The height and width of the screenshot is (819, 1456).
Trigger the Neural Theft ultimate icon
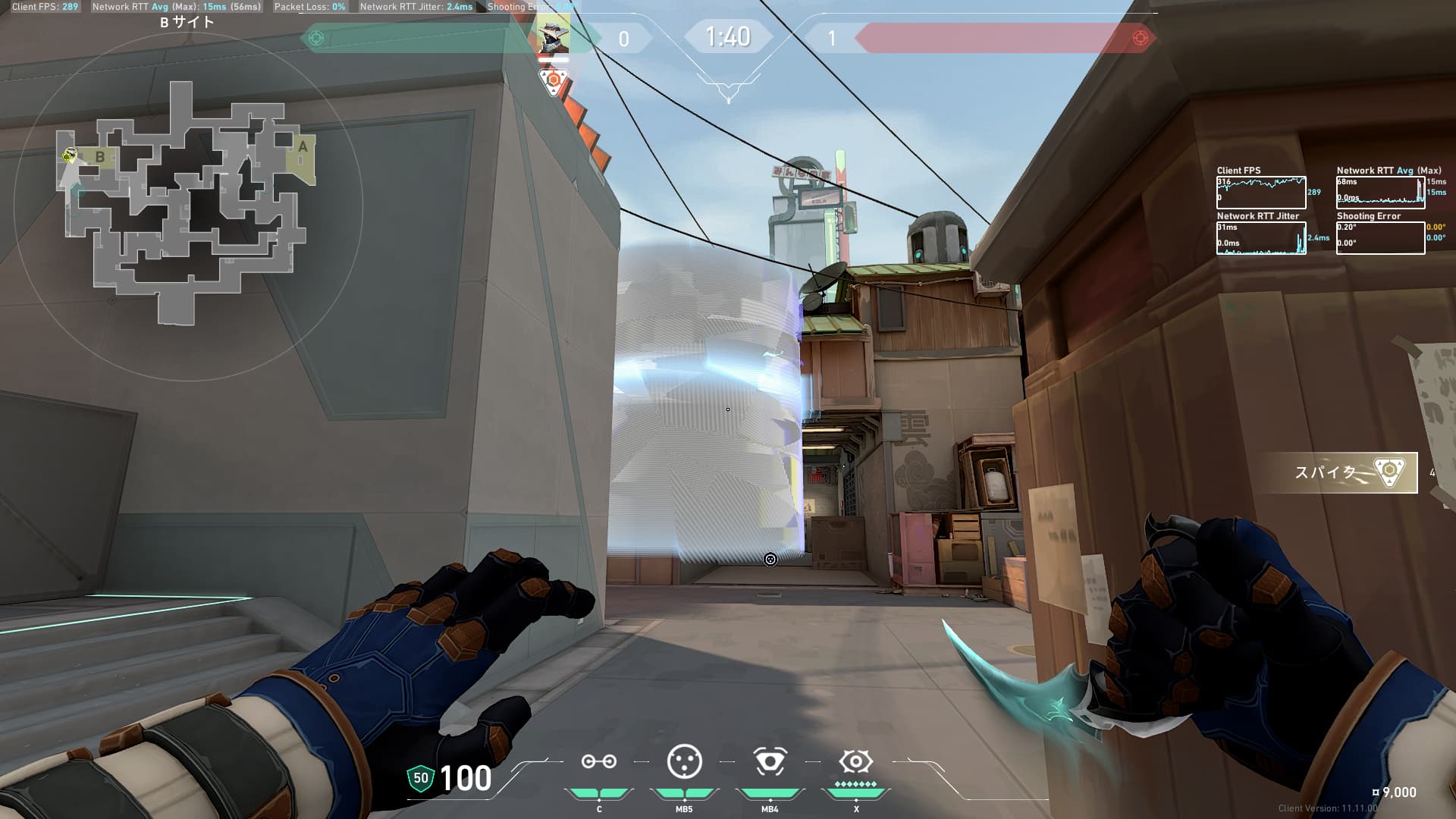(x=855, y=761)
